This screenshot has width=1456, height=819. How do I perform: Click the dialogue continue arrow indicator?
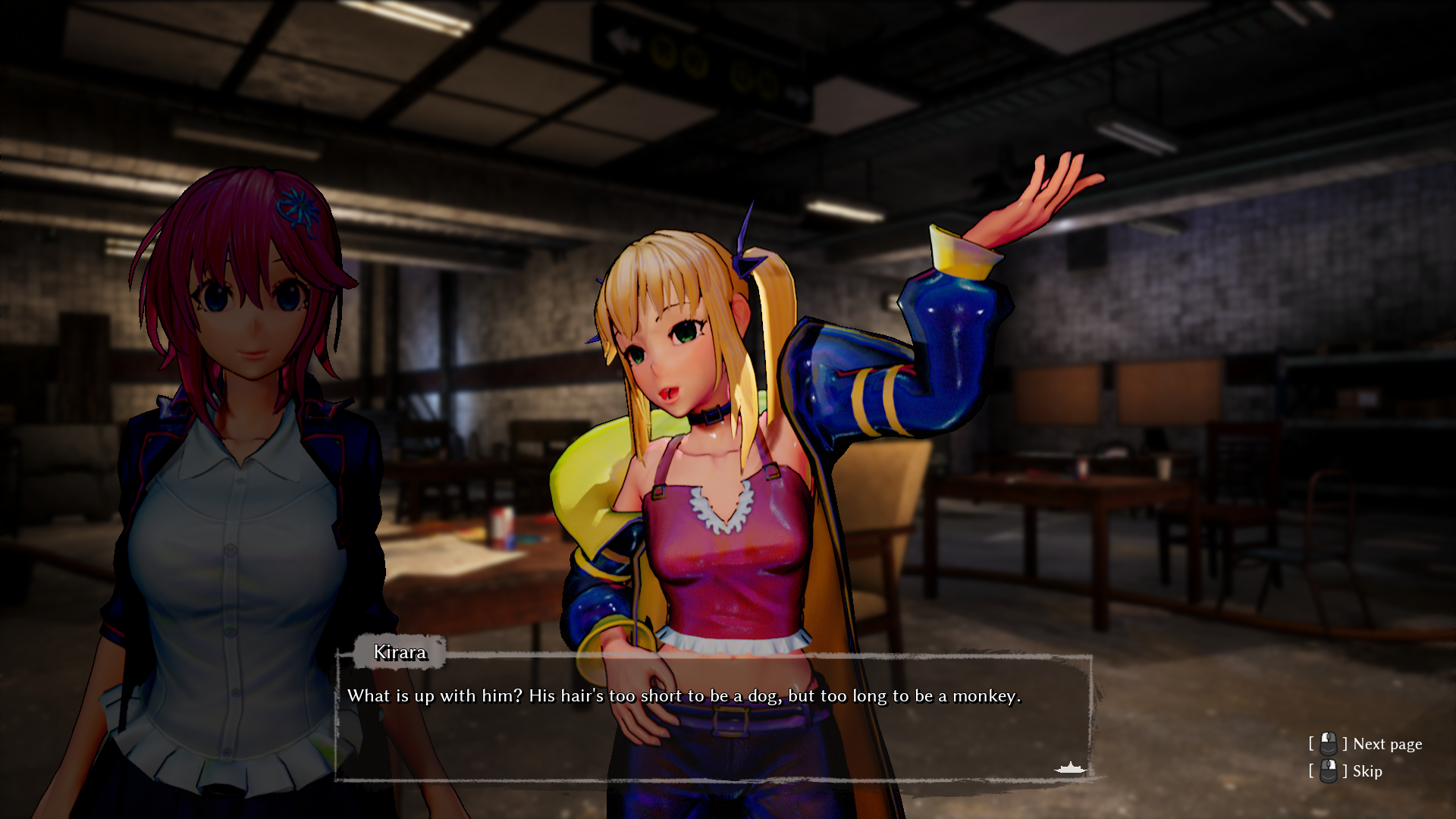1070,769
